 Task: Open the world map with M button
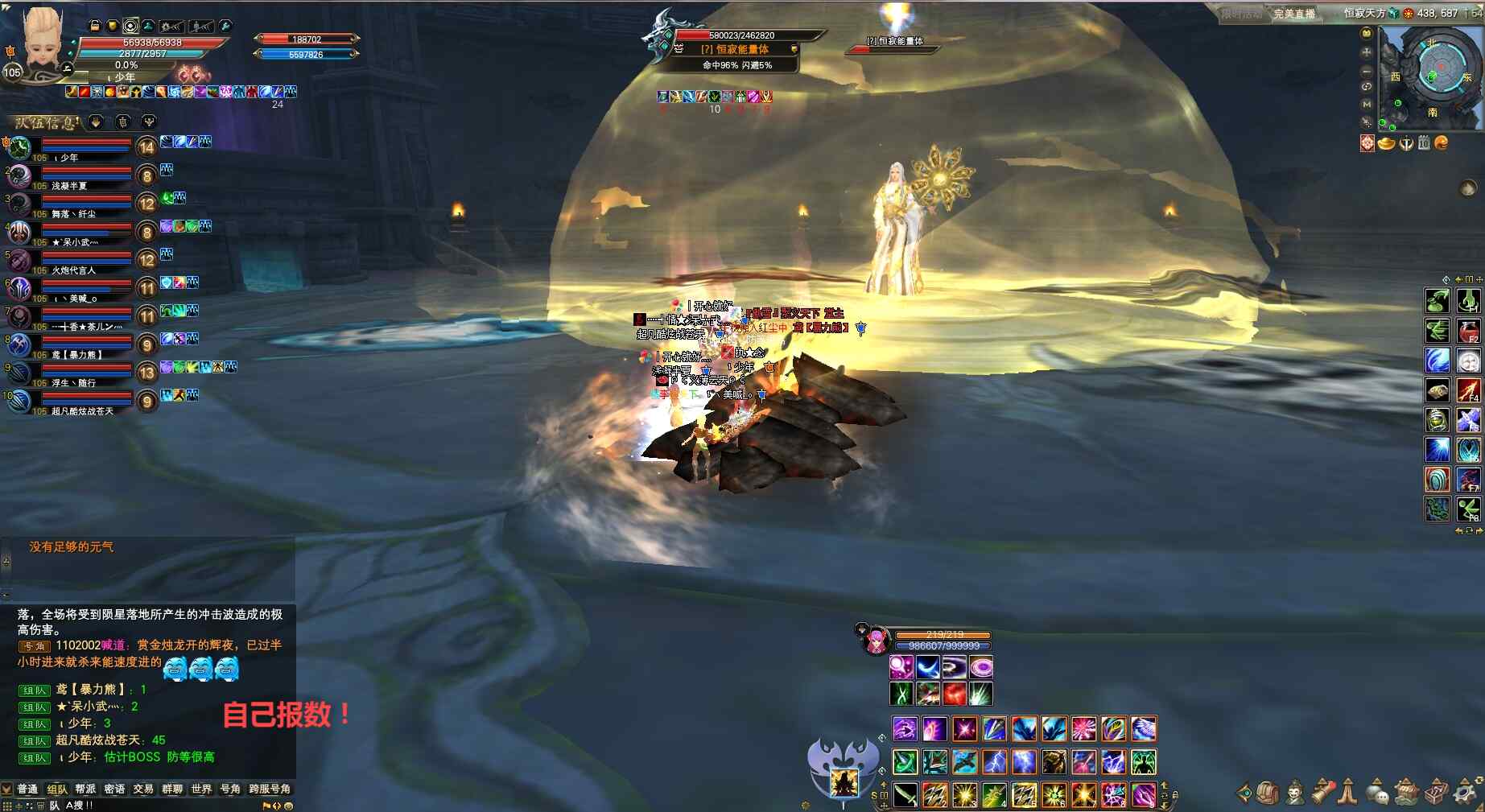[x=1366, y=105]
